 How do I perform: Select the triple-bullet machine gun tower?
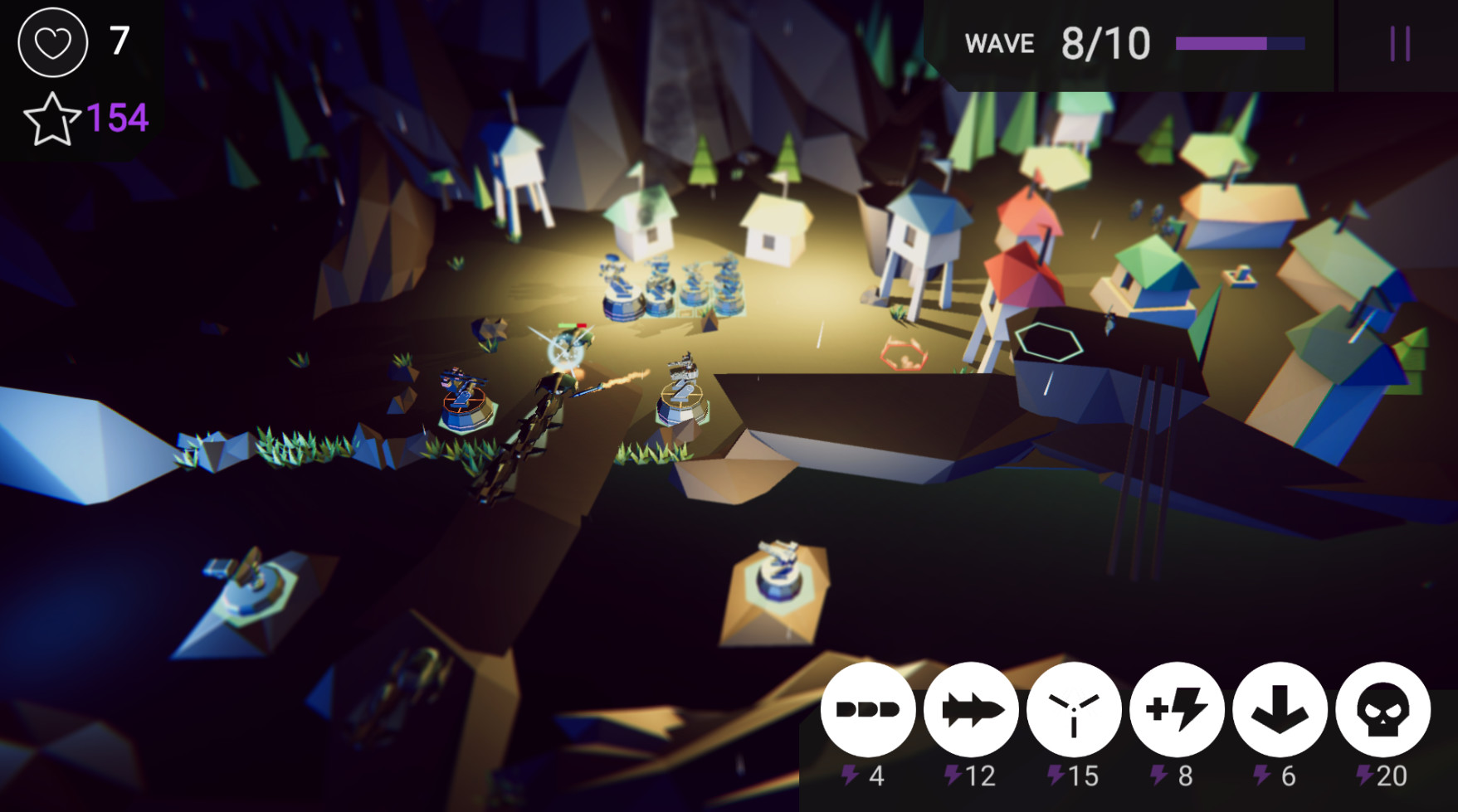868,710
